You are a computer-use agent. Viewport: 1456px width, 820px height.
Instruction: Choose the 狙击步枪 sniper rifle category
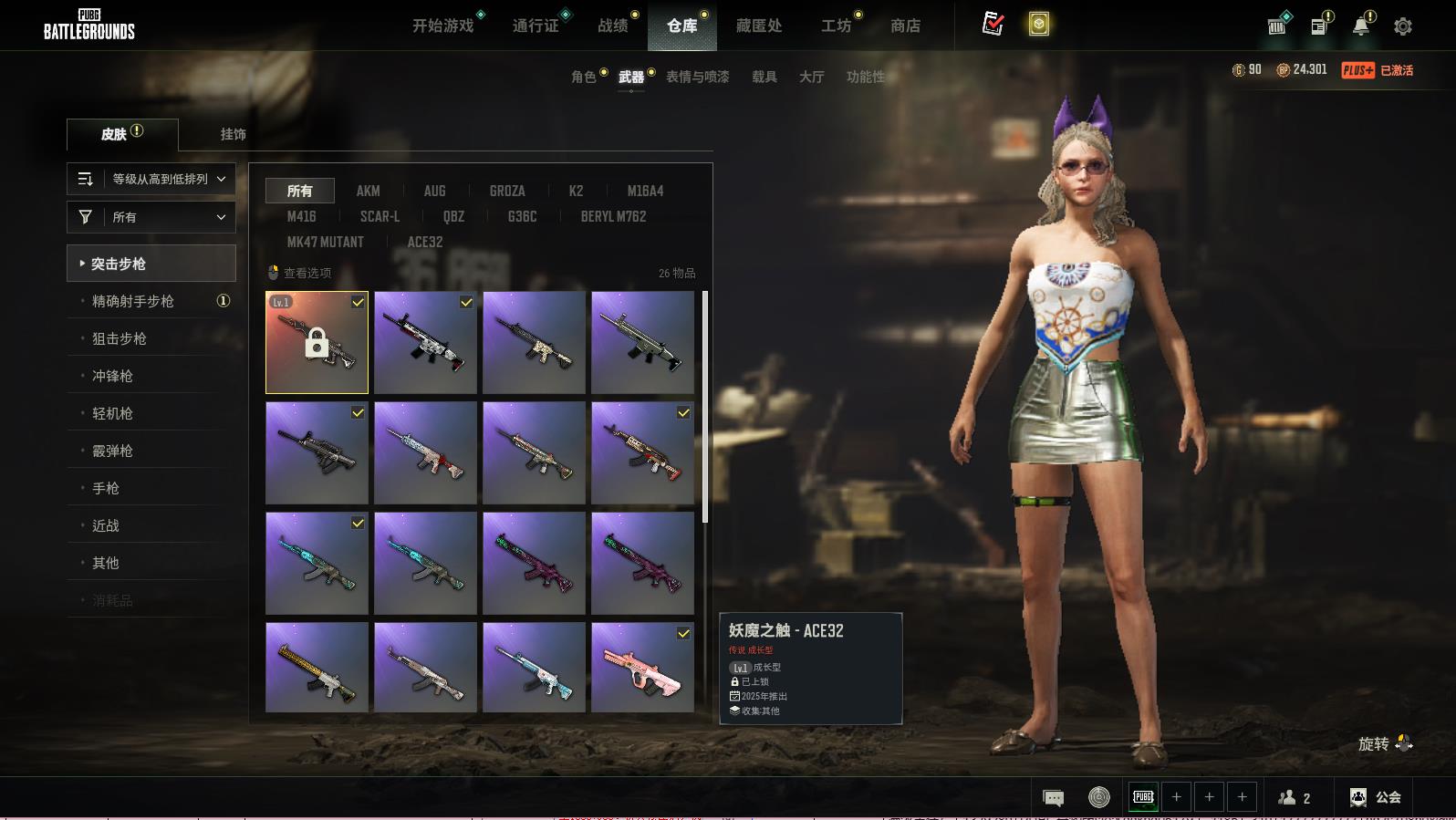coord(120,338)
